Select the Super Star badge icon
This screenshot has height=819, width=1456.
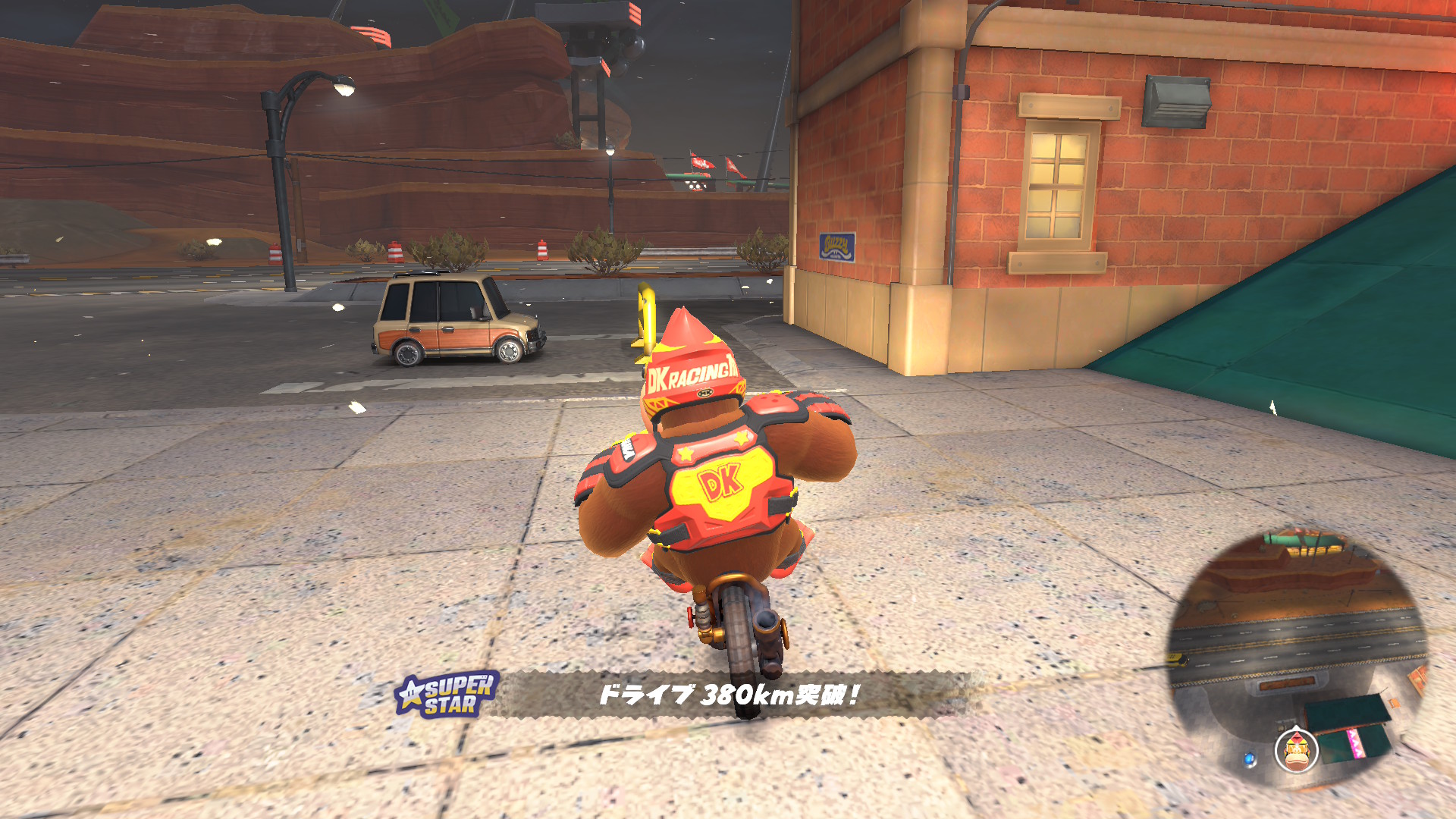click(447, 694)
